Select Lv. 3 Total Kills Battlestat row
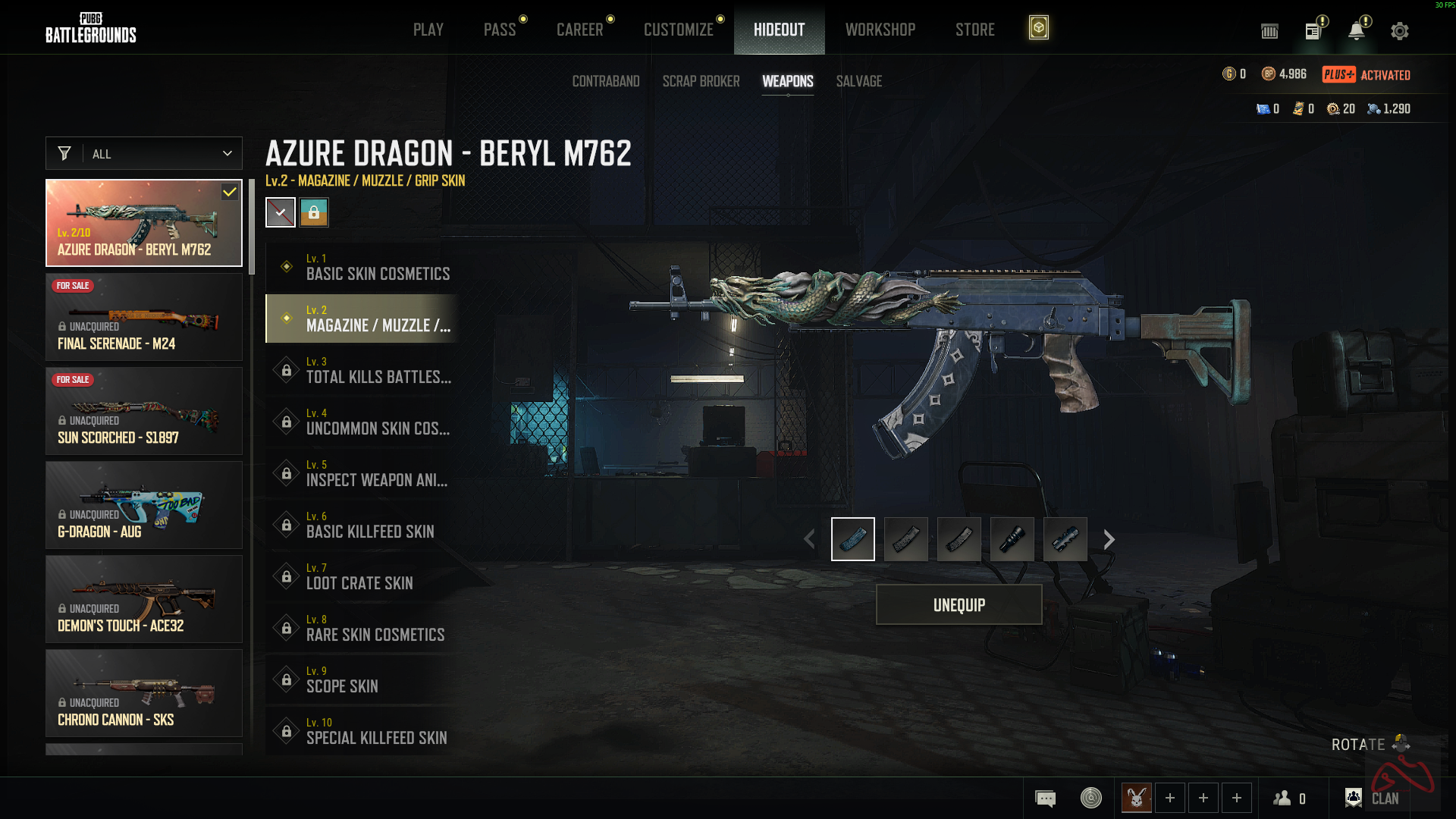Viewport: 1456px width, 819px height. 362,370
